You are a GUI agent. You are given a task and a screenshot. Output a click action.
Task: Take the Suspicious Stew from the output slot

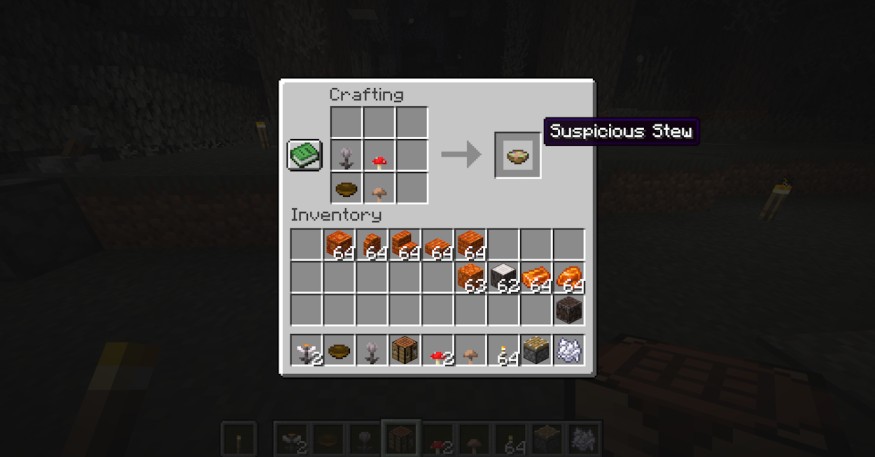(518, 155)
